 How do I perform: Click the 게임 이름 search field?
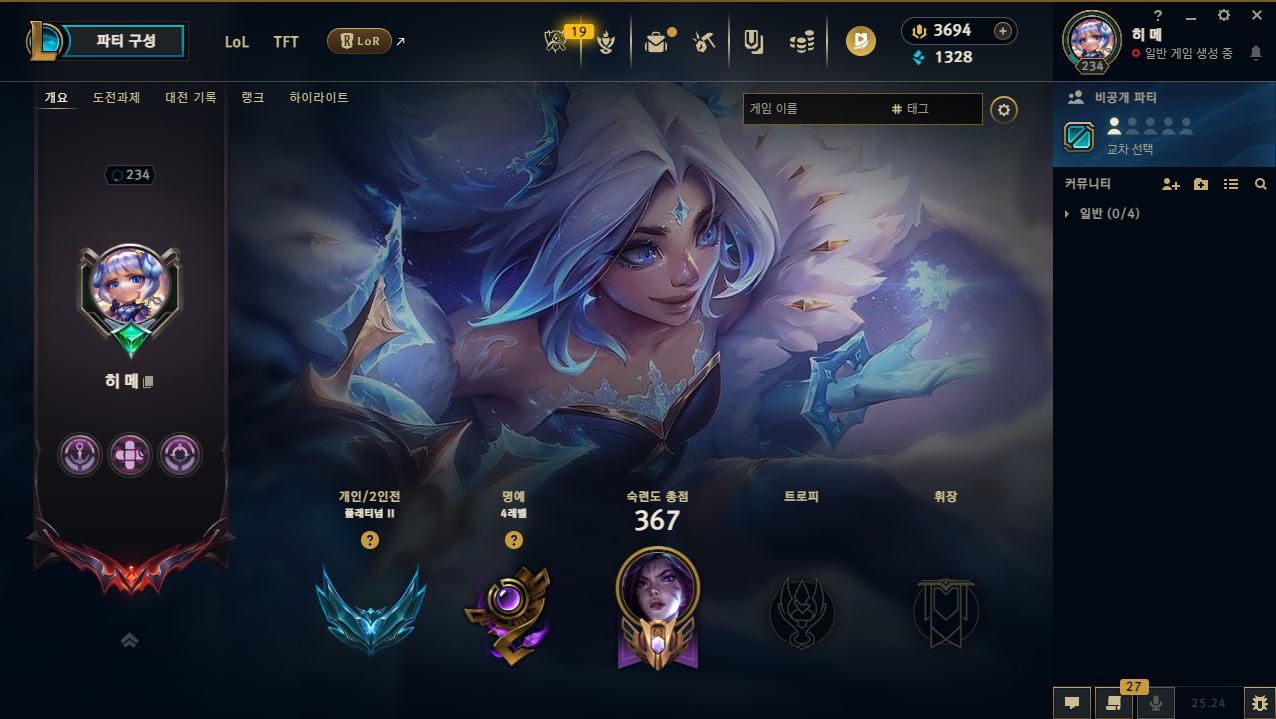[x=812, y=108]
